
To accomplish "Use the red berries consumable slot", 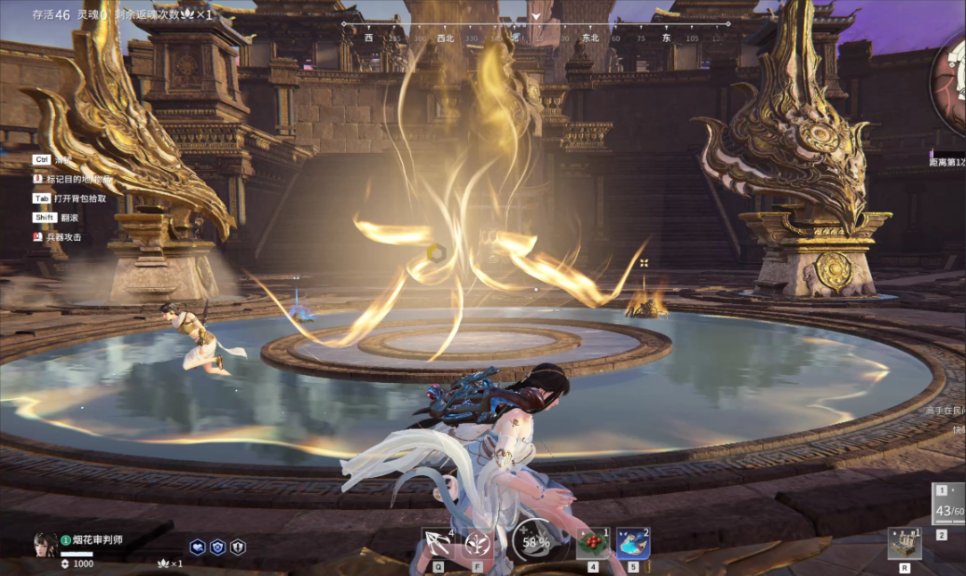I will (x=593, y=544).
